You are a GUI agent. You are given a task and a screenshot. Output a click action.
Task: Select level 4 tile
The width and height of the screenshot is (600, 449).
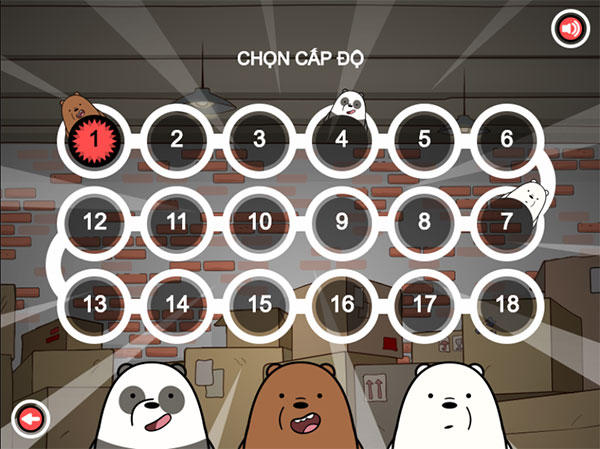click(342, 139)
